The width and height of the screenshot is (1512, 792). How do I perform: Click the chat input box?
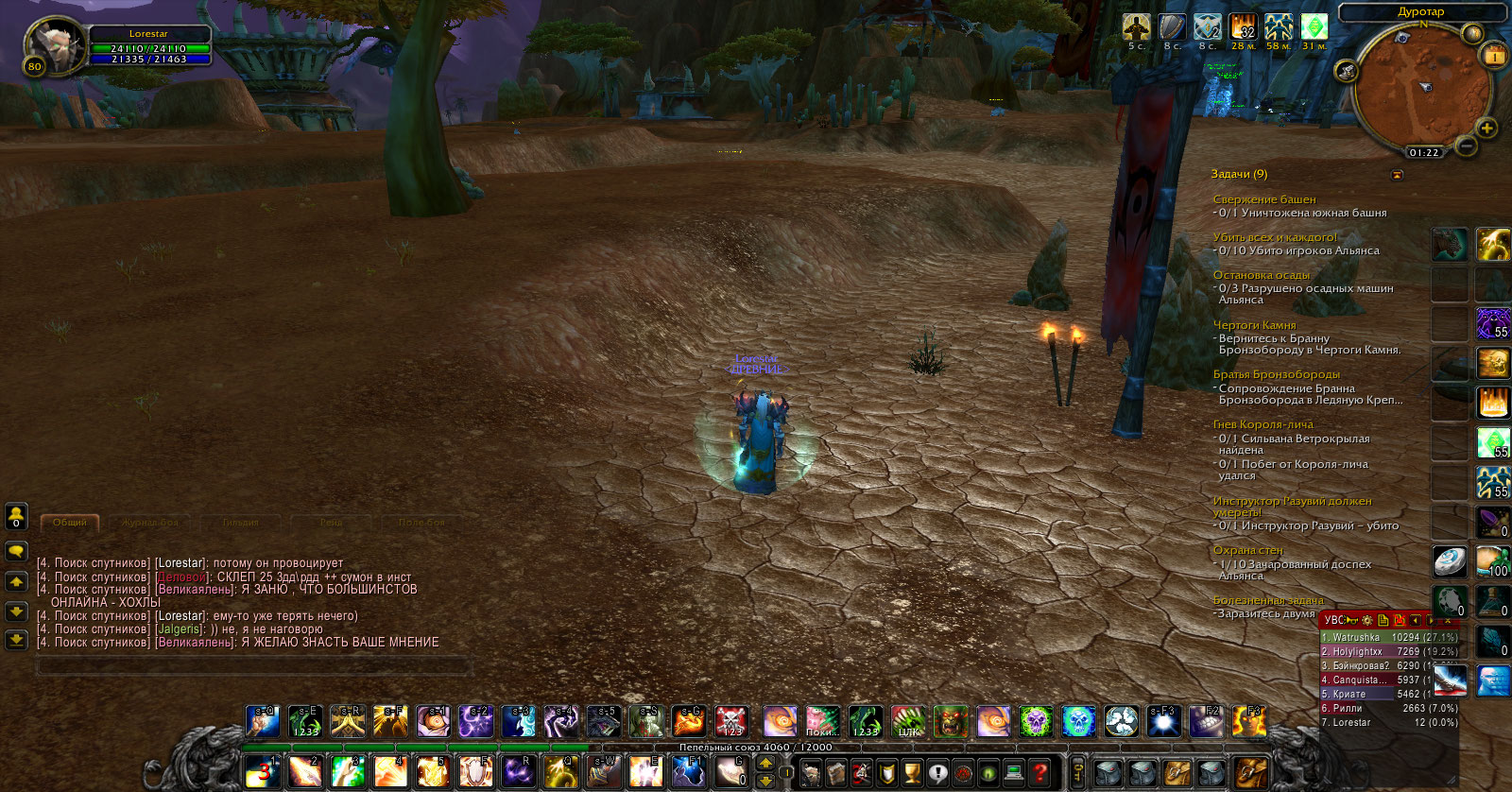pos(252,666)
